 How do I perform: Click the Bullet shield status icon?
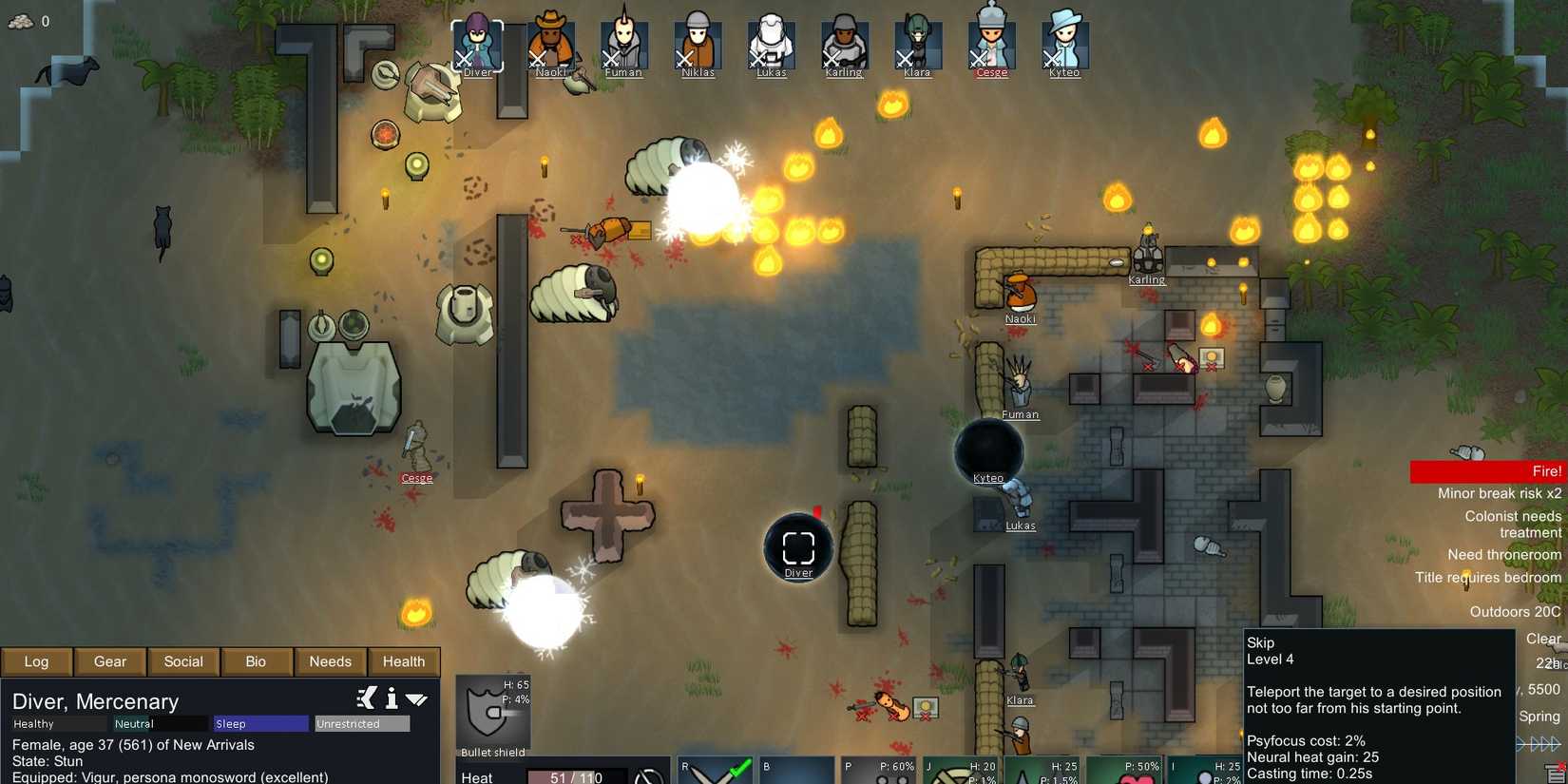click(490, 708)
